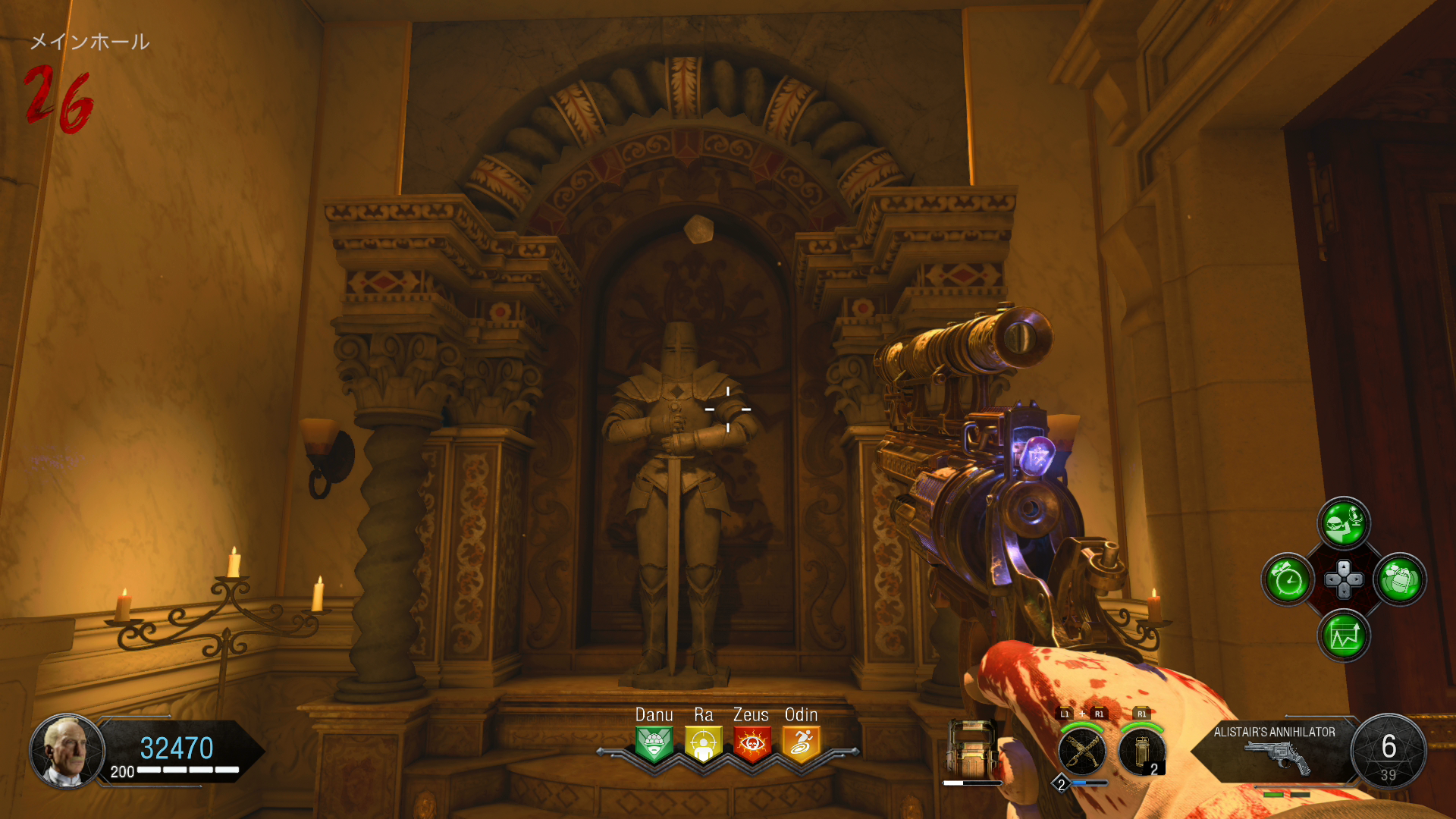
Task: Click the Alistair's Annihilator weapon panel
Action: pos(1276,750)
